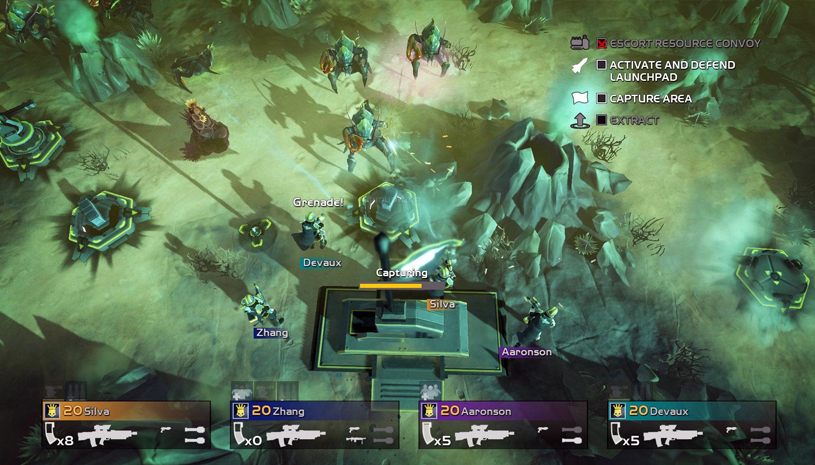815x465 pixels.
Task: Select Zhang's player status panel
Action: pos(314,424)
